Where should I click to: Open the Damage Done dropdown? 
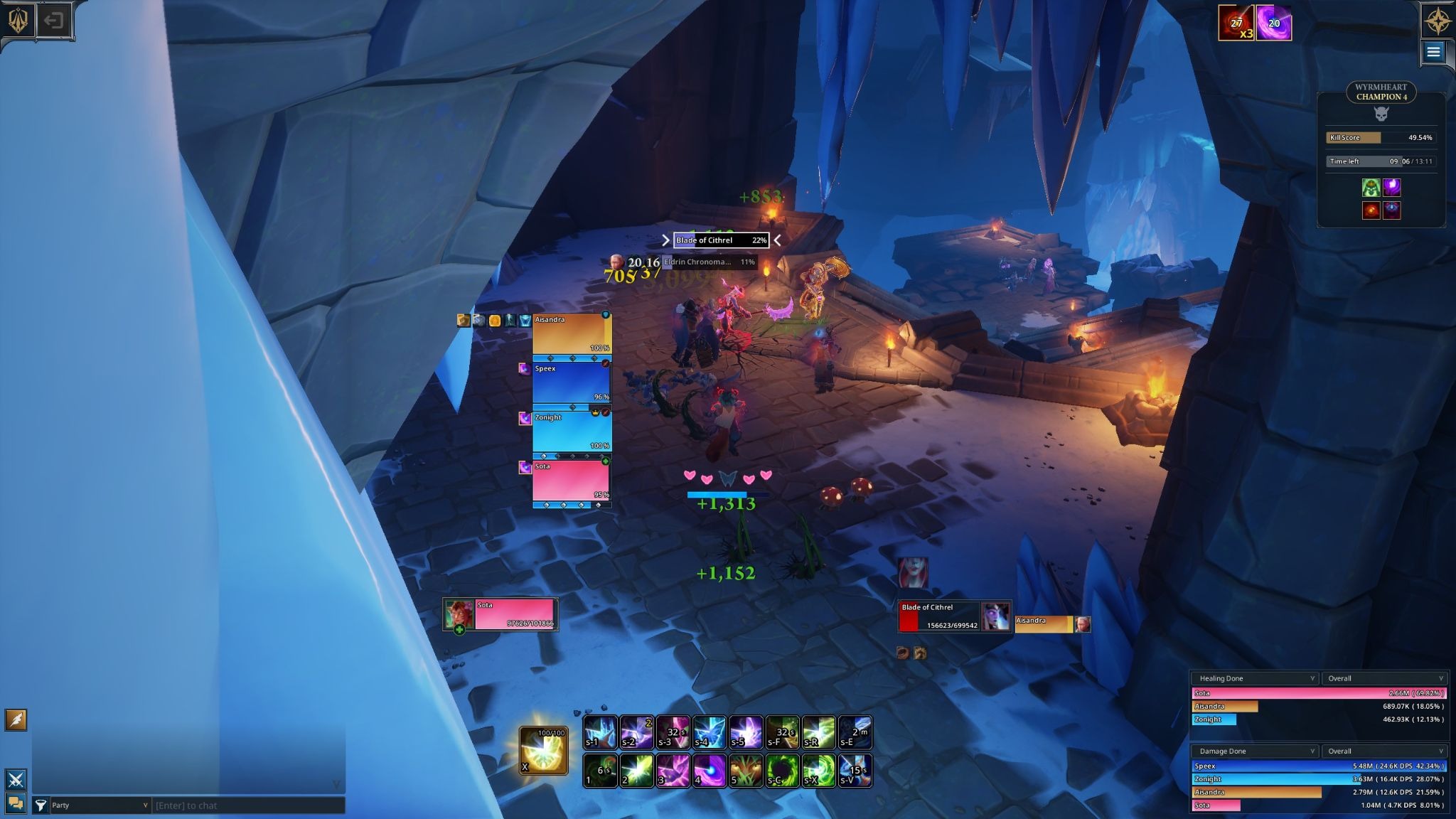1256,751
